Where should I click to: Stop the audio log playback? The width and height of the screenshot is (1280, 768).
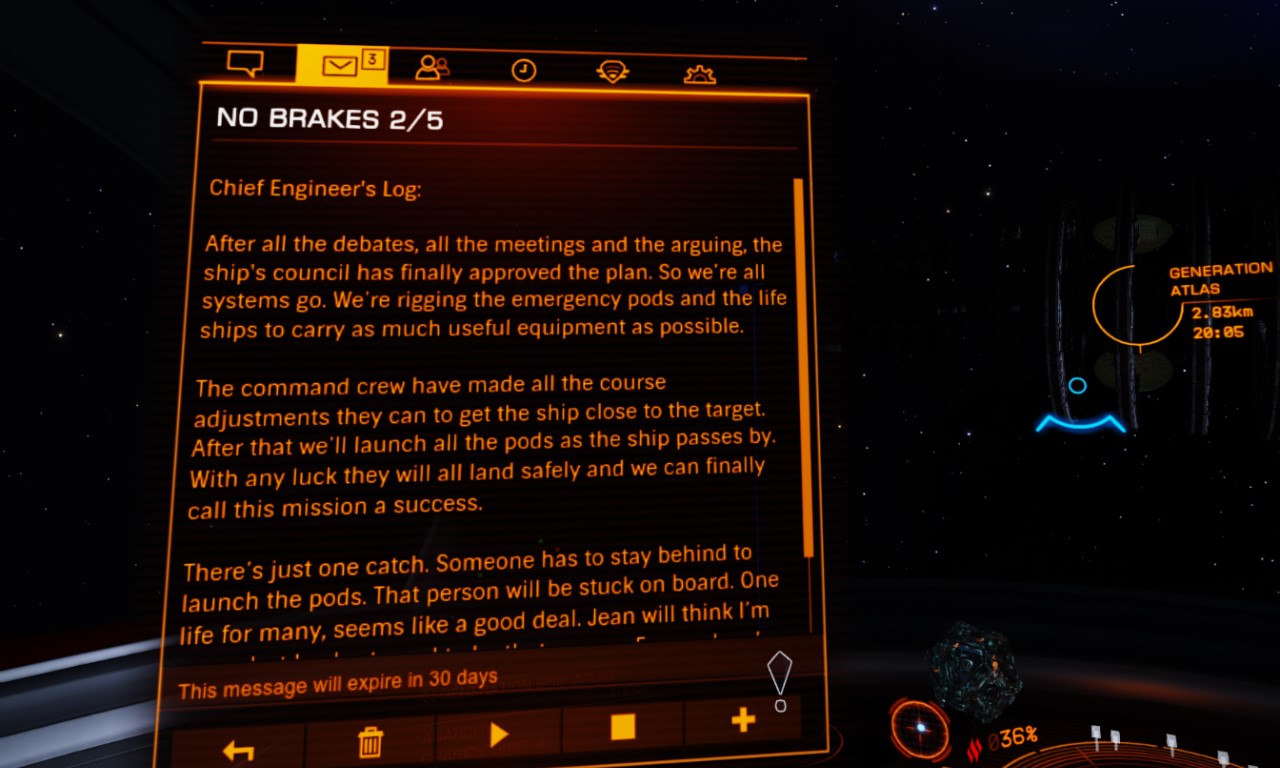point(622,727)
